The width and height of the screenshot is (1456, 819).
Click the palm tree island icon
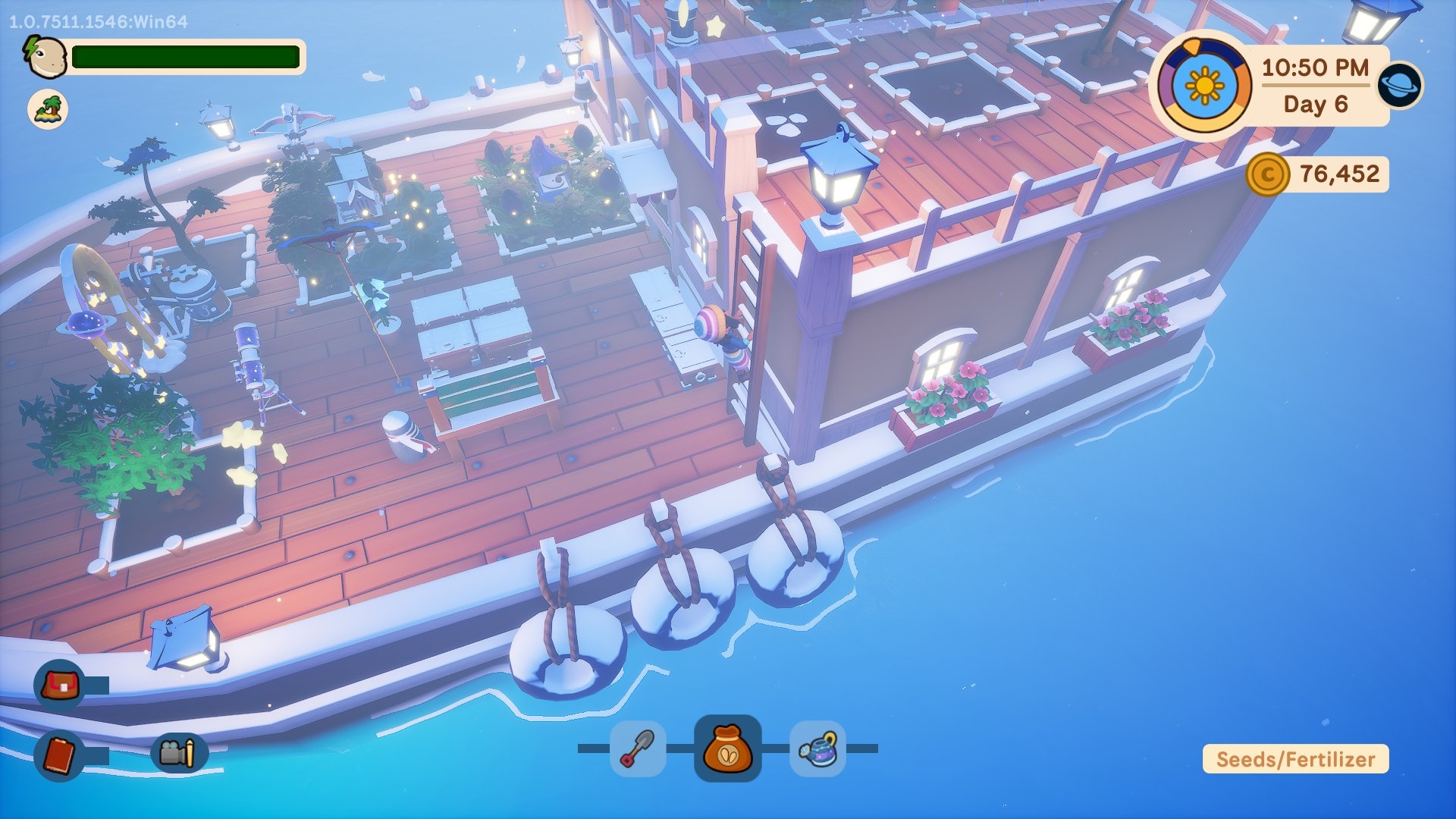pyautogui.click(x=48, y=109)
